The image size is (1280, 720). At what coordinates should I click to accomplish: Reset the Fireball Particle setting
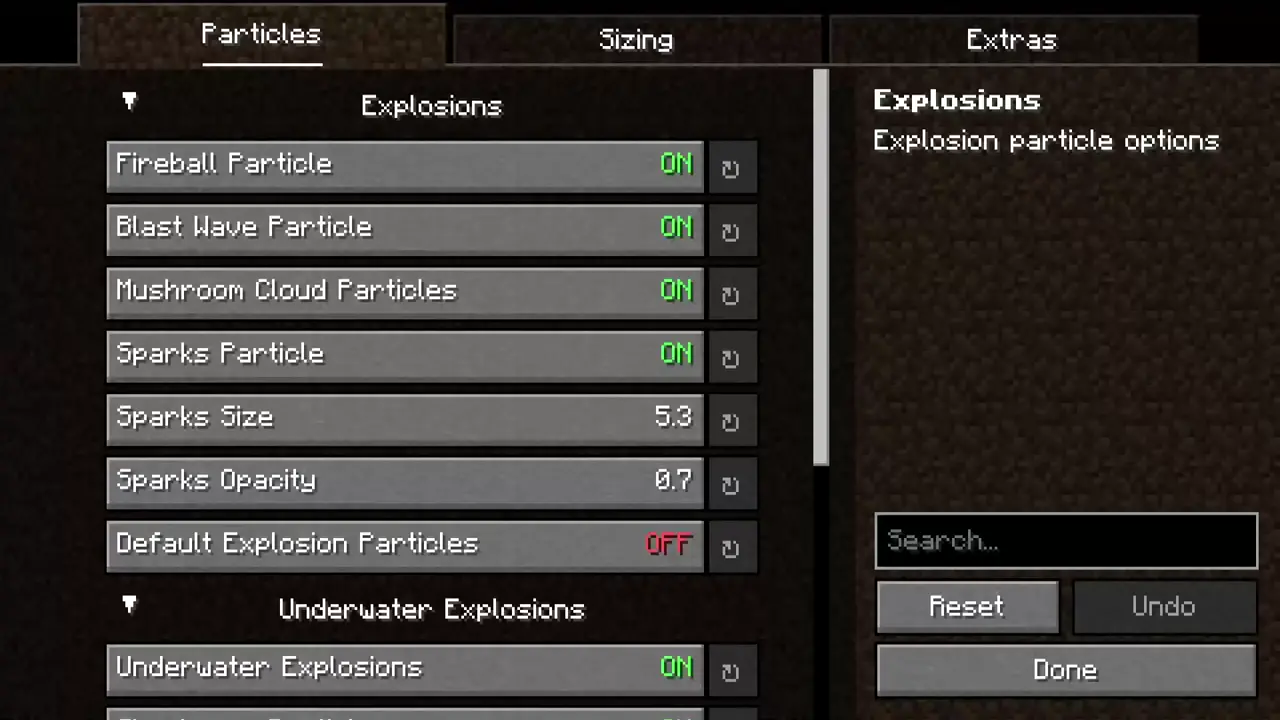(x=732, y=168)
